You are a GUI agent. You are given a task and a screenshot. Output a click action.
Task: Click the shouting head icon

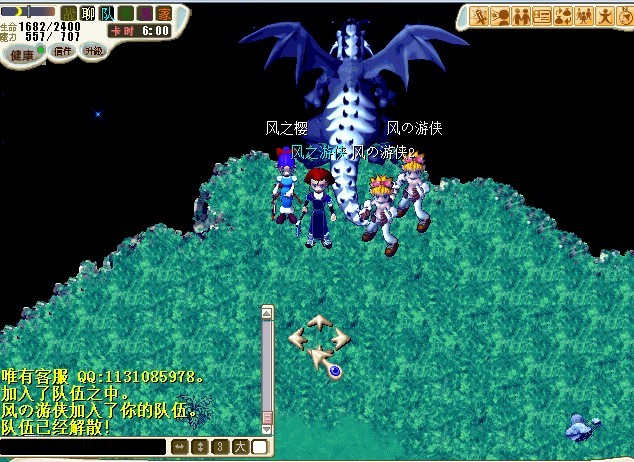[500, 16]
